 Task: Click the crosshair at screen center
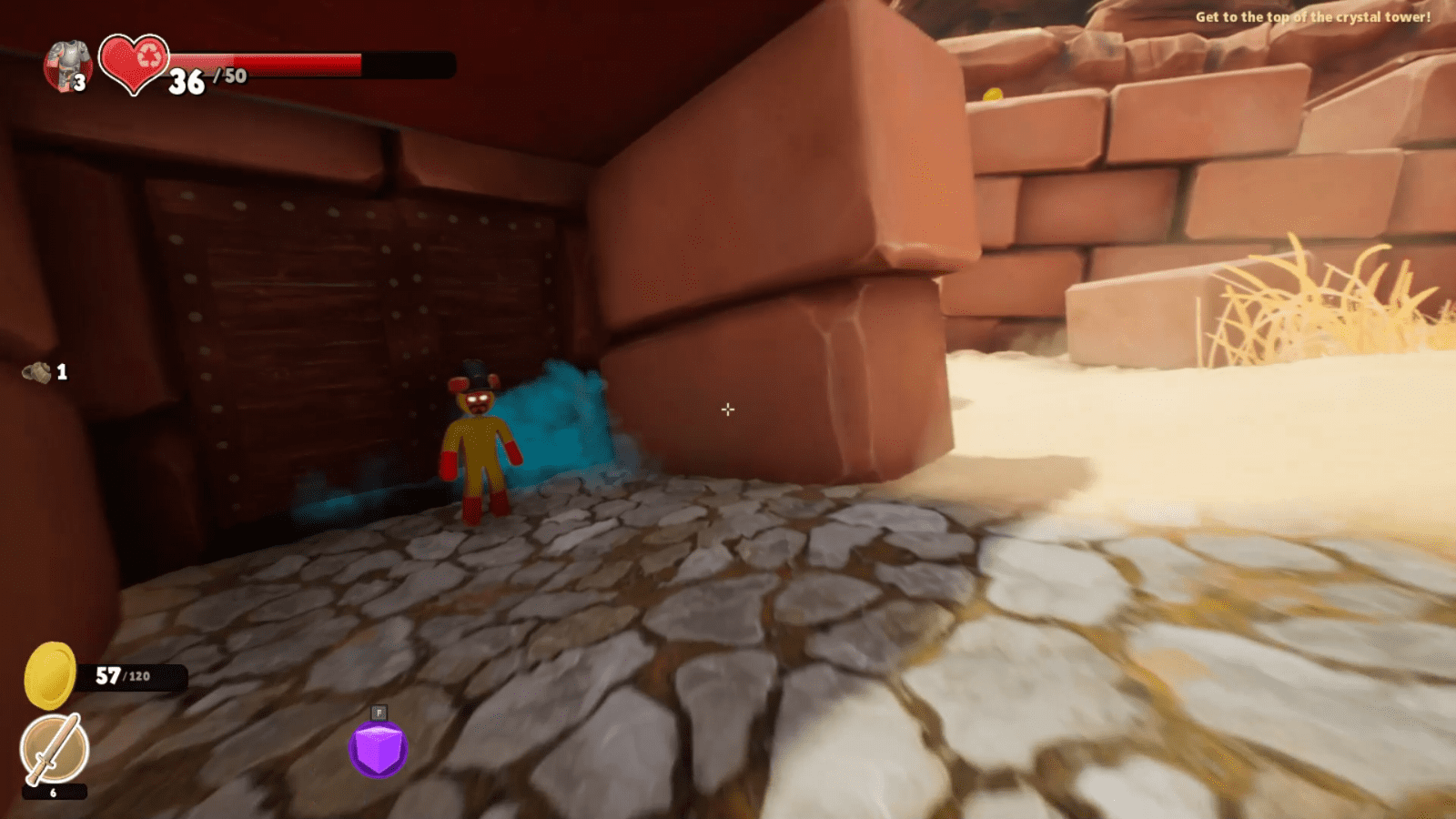tap(727, 410)
